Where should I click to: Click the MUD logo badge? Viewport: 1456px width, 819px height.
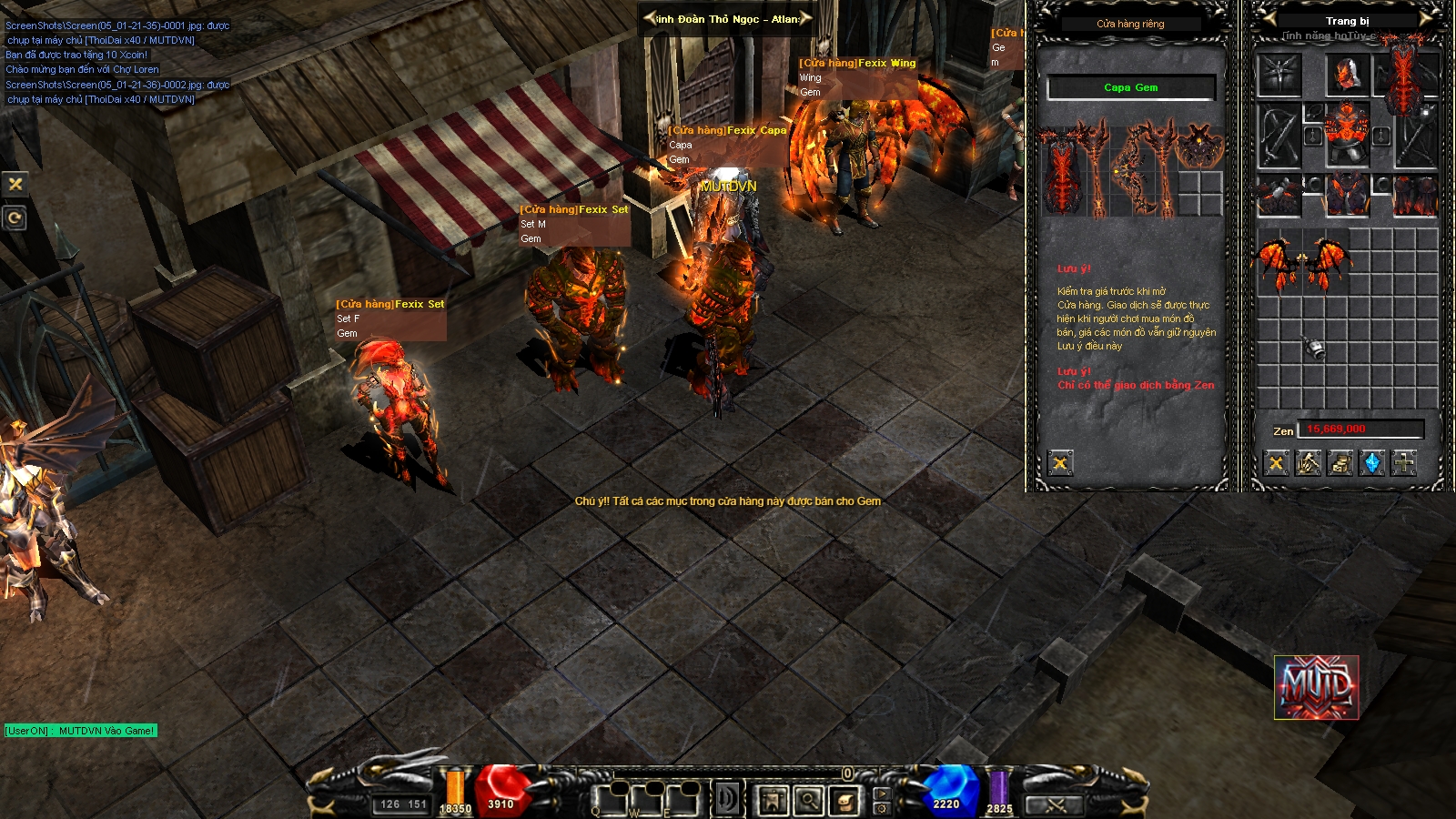click(1317, 687)
